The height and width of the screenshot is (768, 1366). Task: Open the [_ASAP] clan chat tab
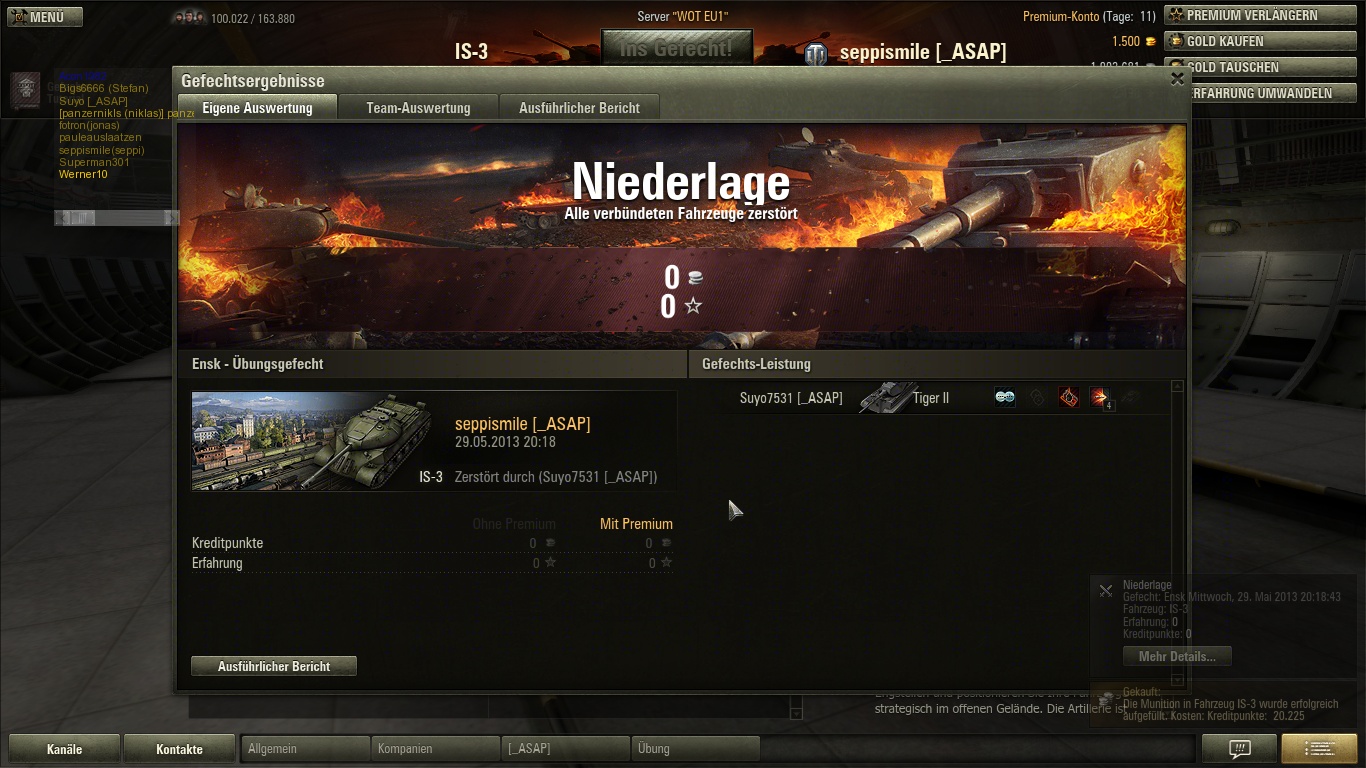565,748
